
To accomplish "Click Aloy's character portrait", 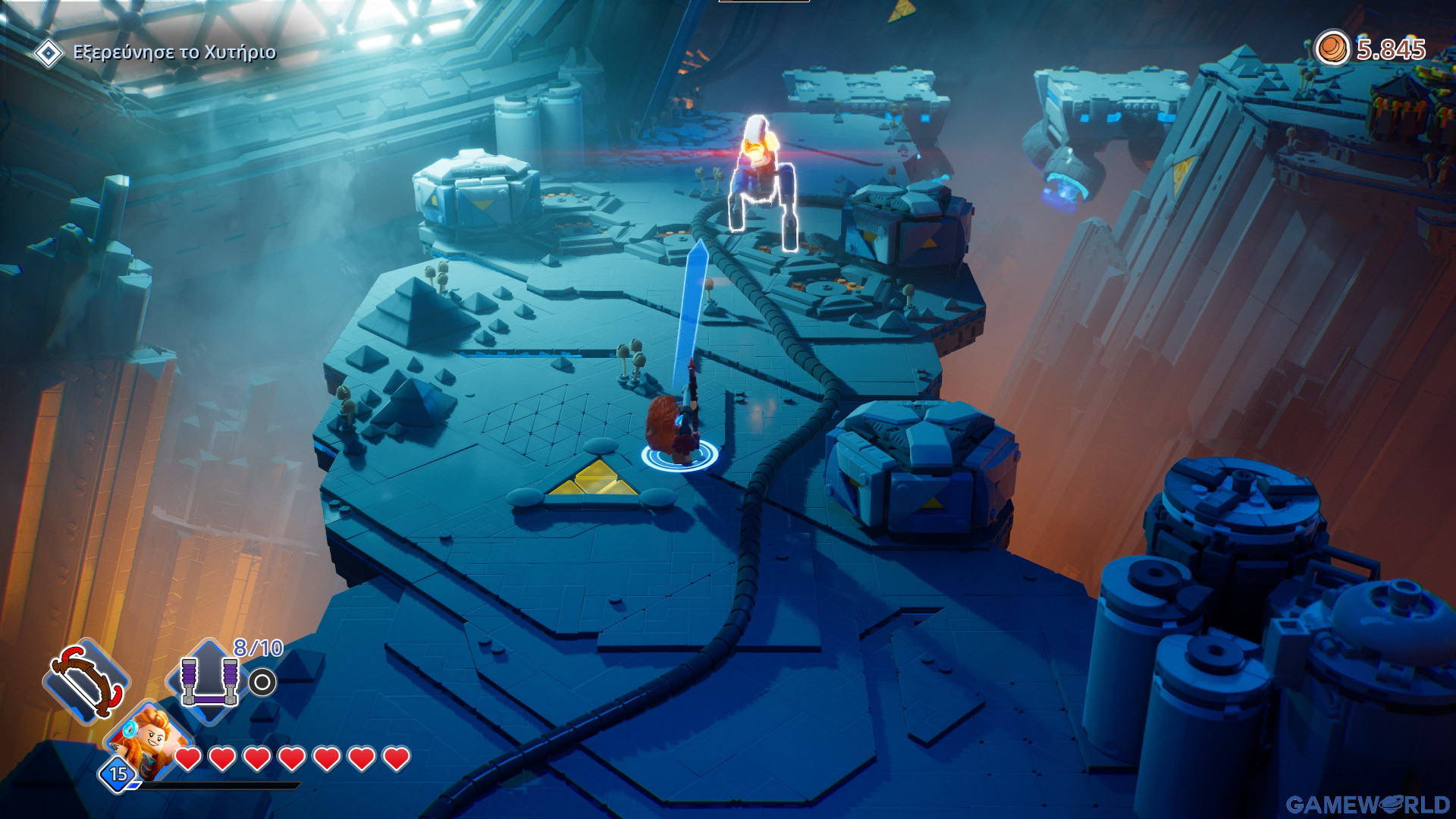I will click(152, 737).
